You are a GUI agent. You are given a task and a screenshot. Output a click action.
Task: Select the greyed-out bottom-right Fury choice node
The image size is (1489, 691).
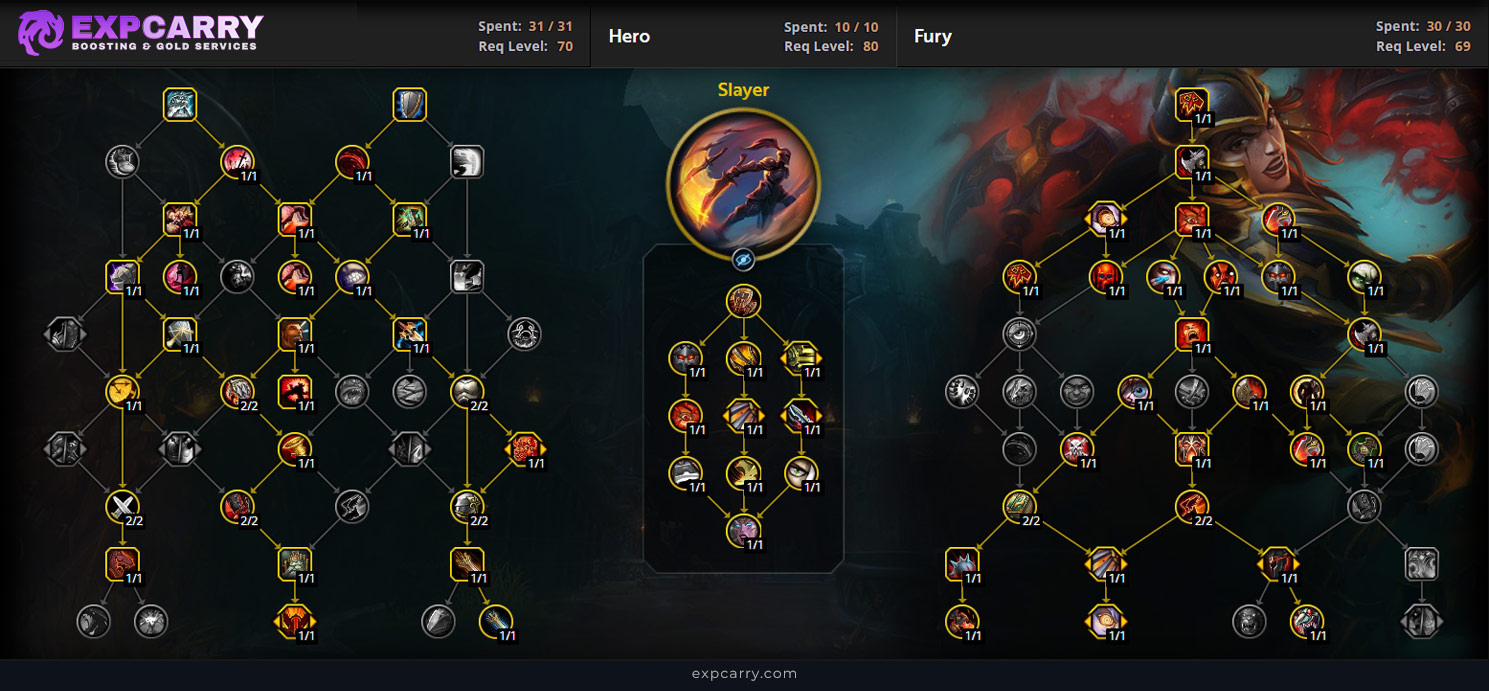pos(1421,621)
